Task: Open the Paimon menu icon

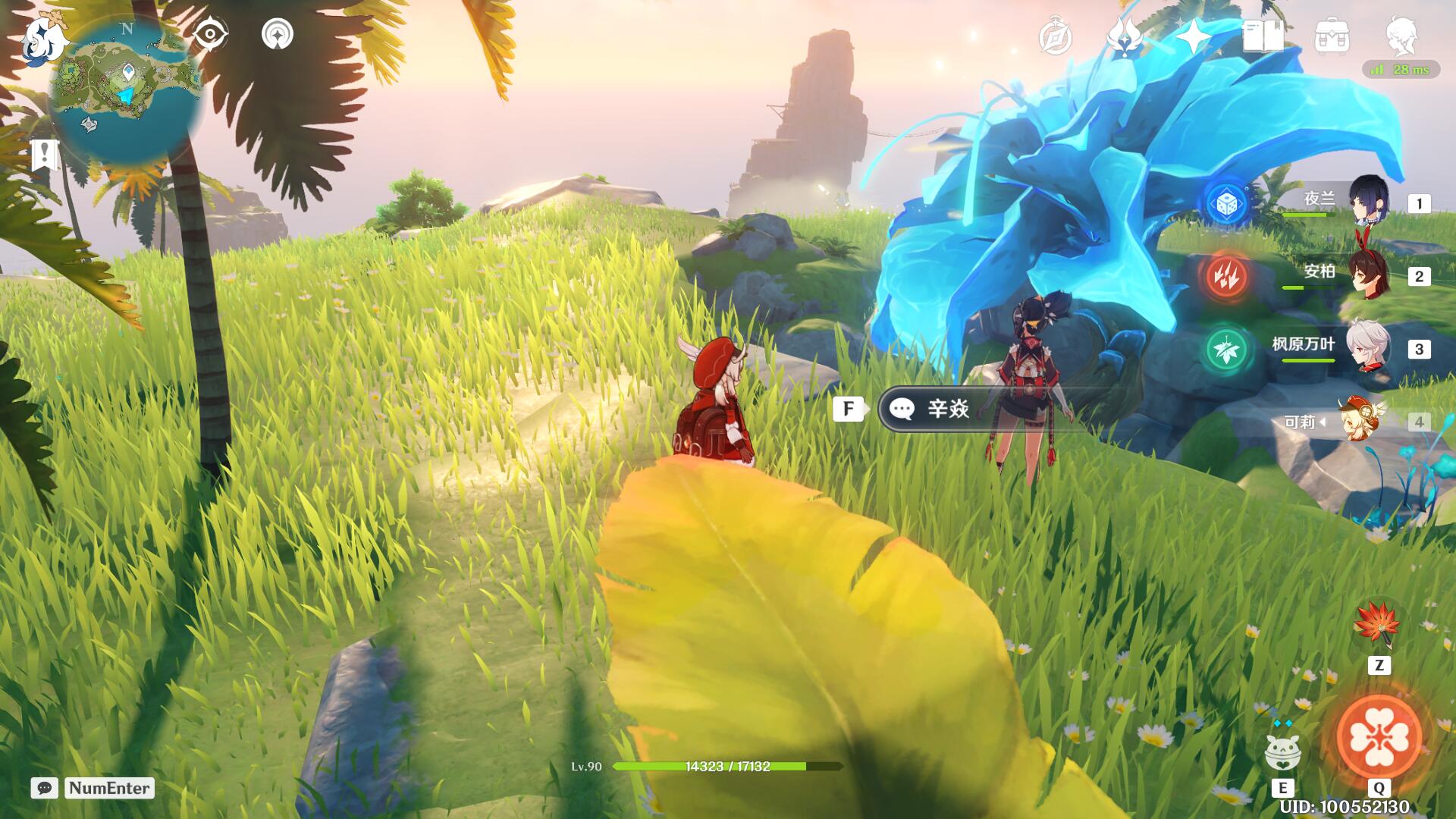Action: pyautogui.click(x=43, y=38)
